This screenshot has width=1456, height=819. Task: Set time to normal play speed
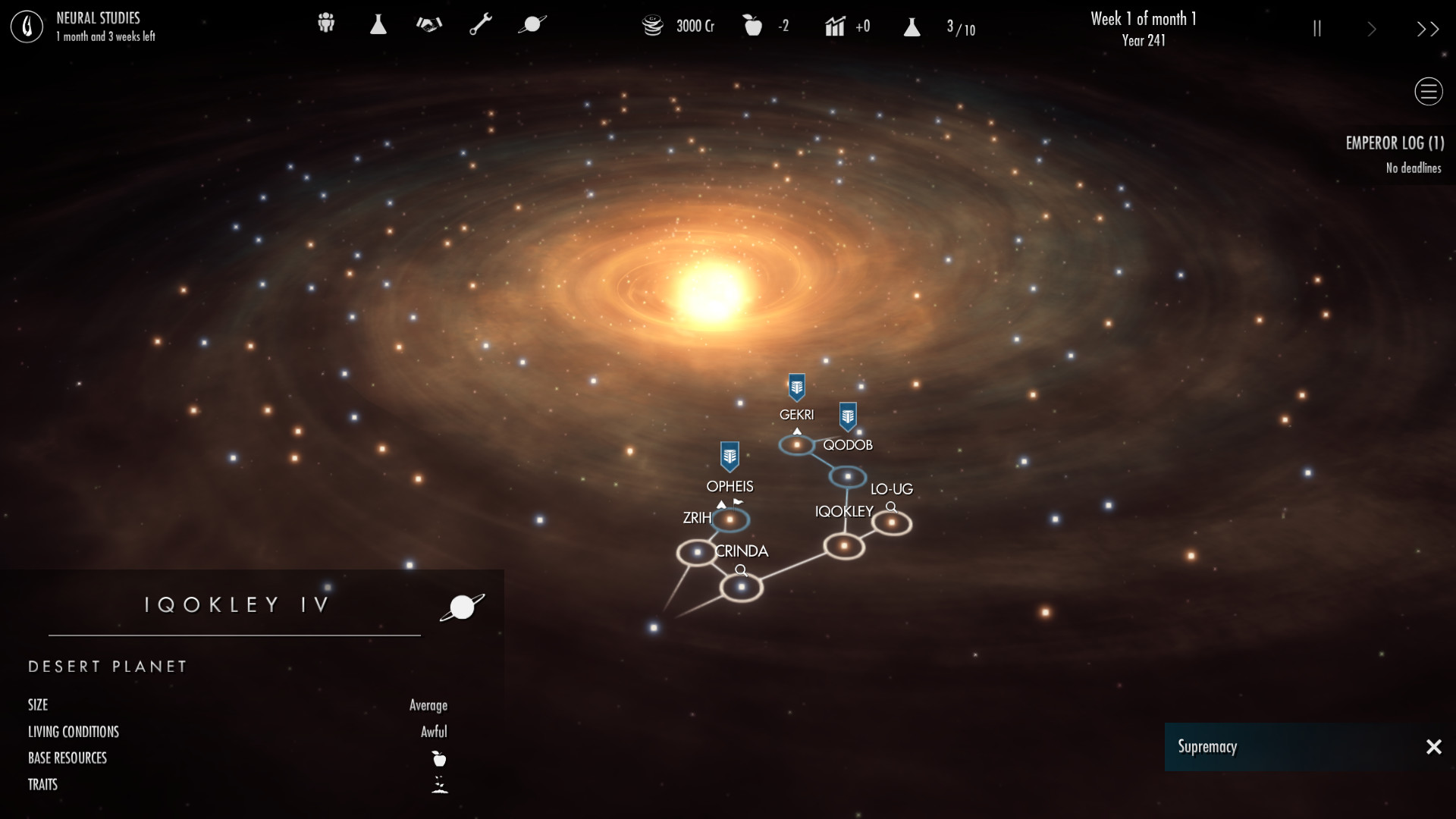(1372, 29)
